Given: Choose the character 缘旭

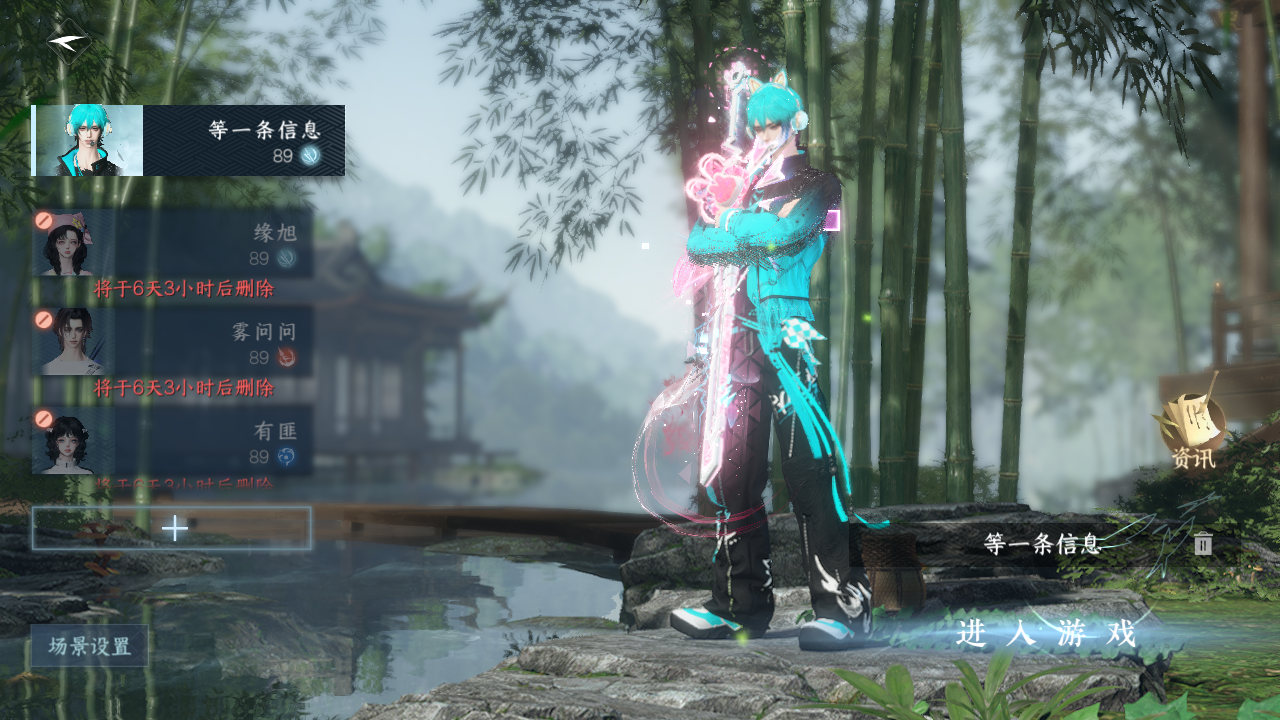Looking at the screenshot, I should point(172,243).
